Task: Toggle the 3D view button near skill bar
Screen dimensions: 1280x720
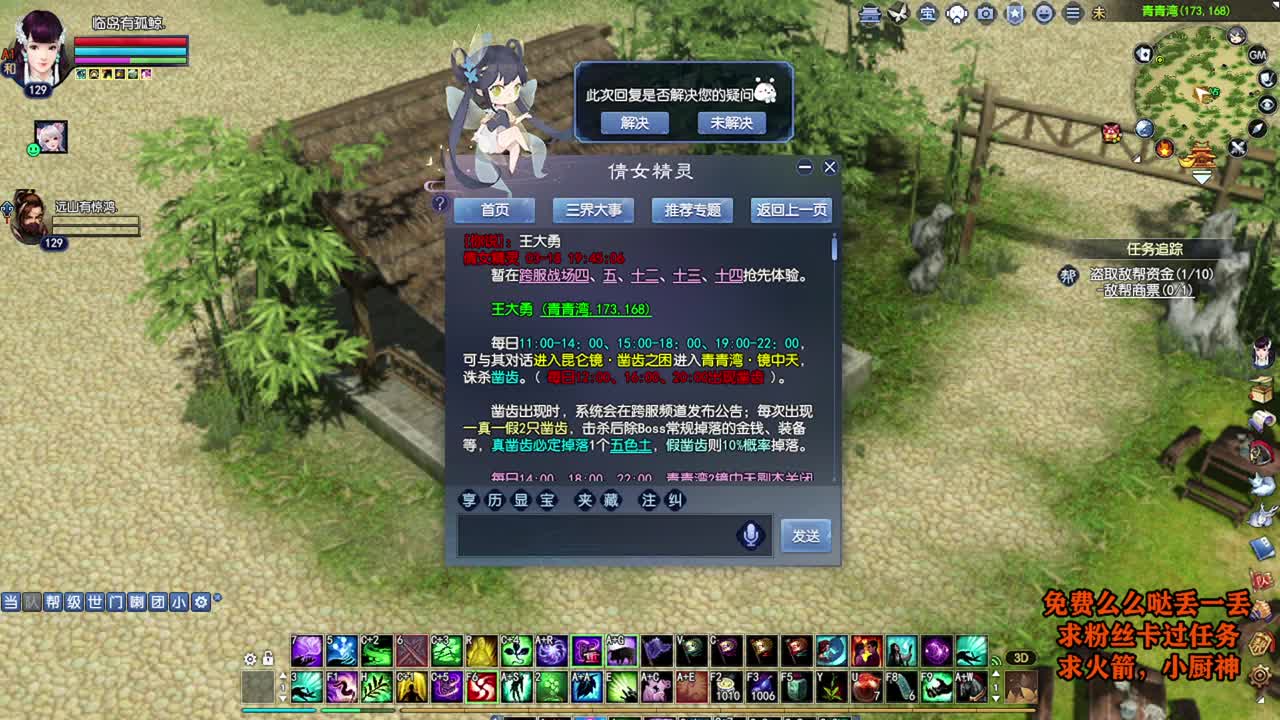Action: [1022, 657]
